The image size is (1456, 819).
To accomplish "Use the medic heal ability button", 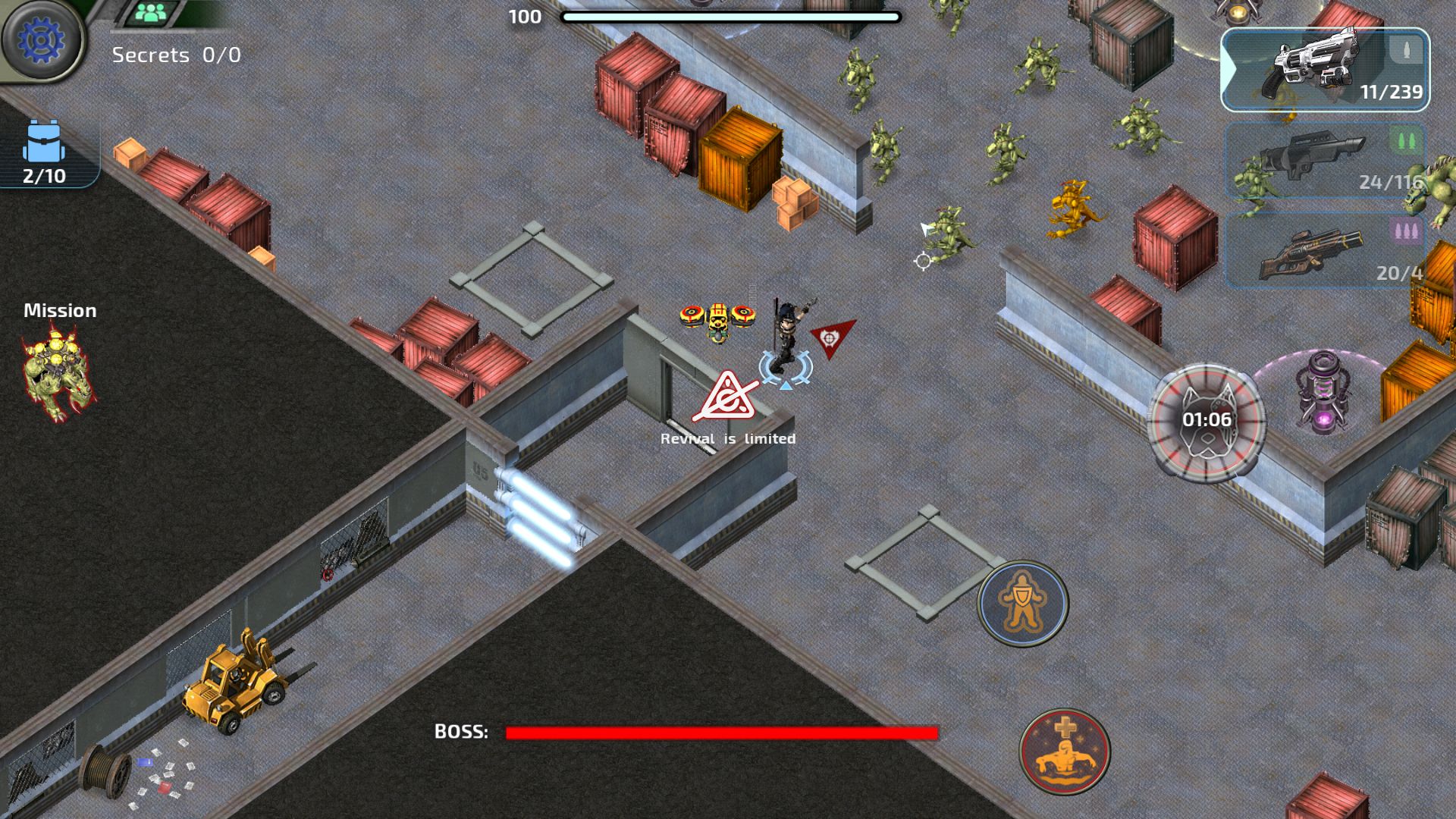I will [1065, 751].
